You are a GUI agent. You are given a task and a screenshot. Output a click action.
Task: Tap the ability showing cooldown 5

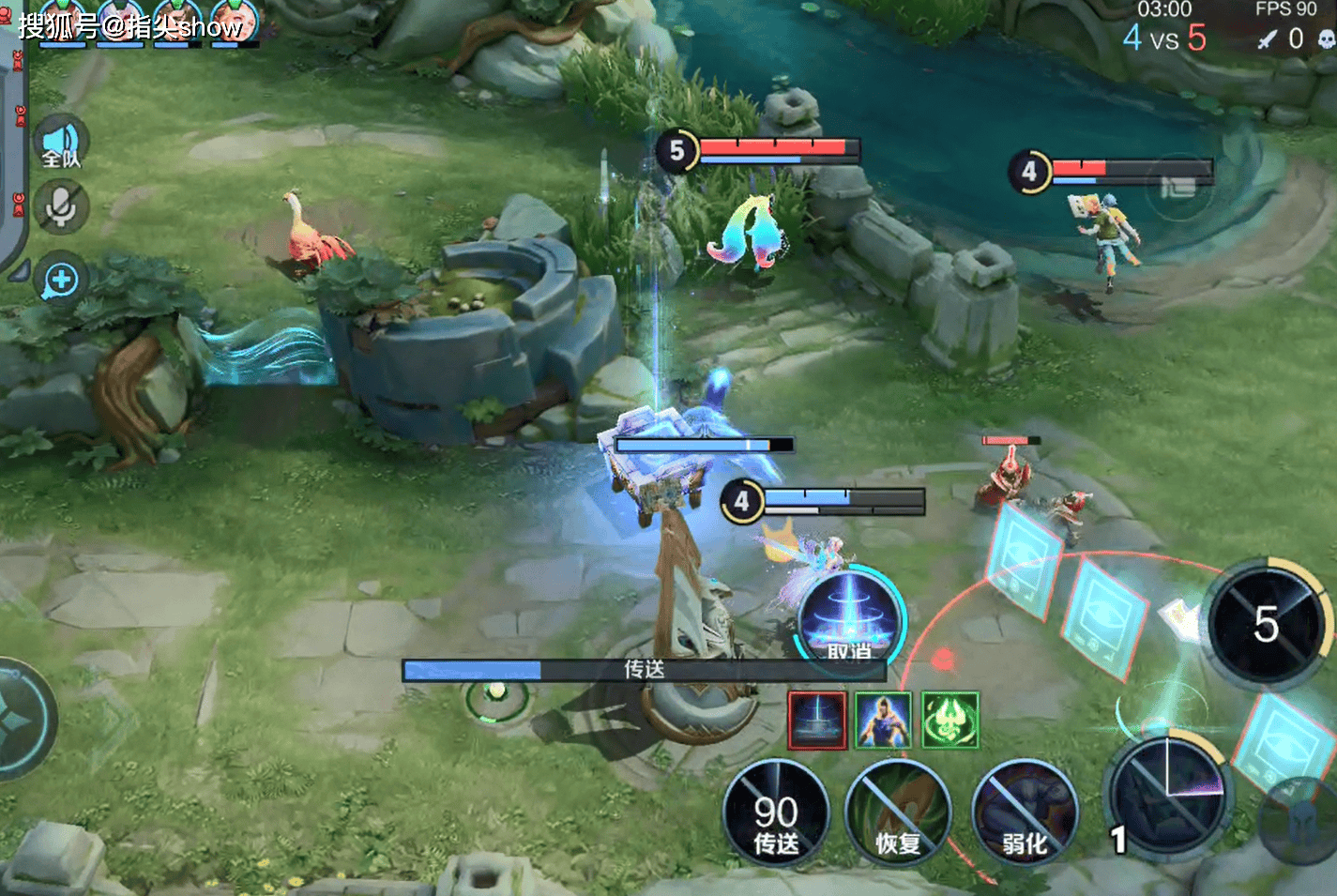pyautogui.click(x=1266, y=624)
